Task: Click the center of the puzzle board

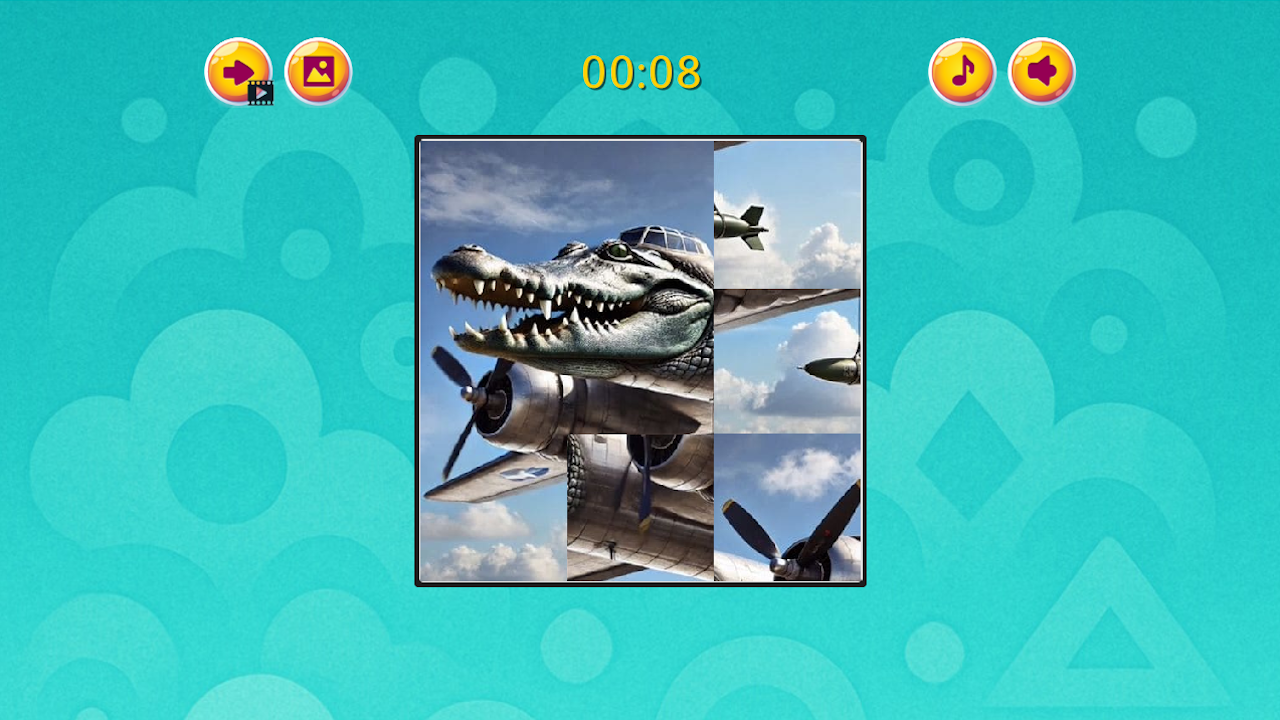Action: click(x=640, y=360)
